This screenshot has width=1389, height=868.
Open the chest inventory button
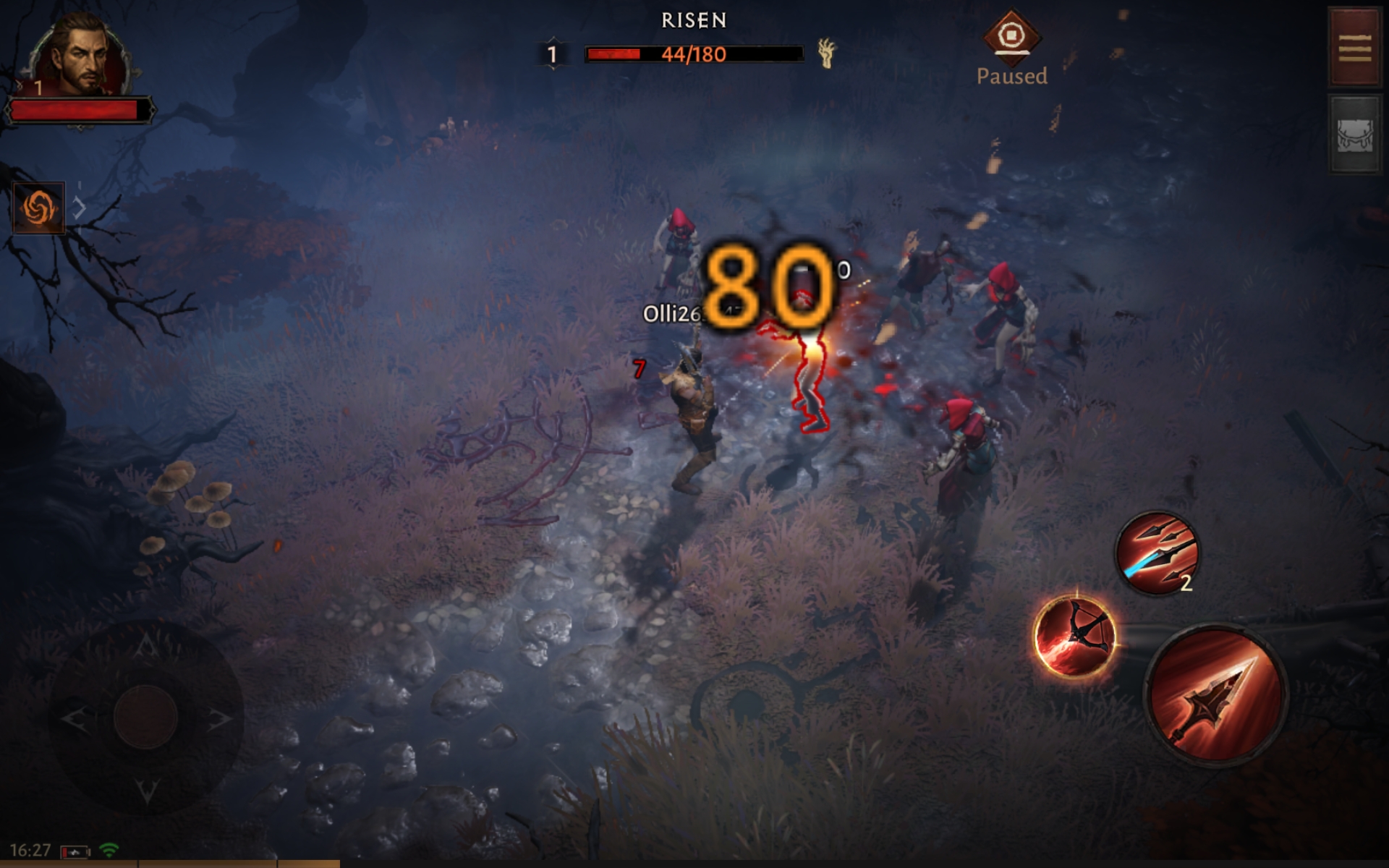[1354, 135]
